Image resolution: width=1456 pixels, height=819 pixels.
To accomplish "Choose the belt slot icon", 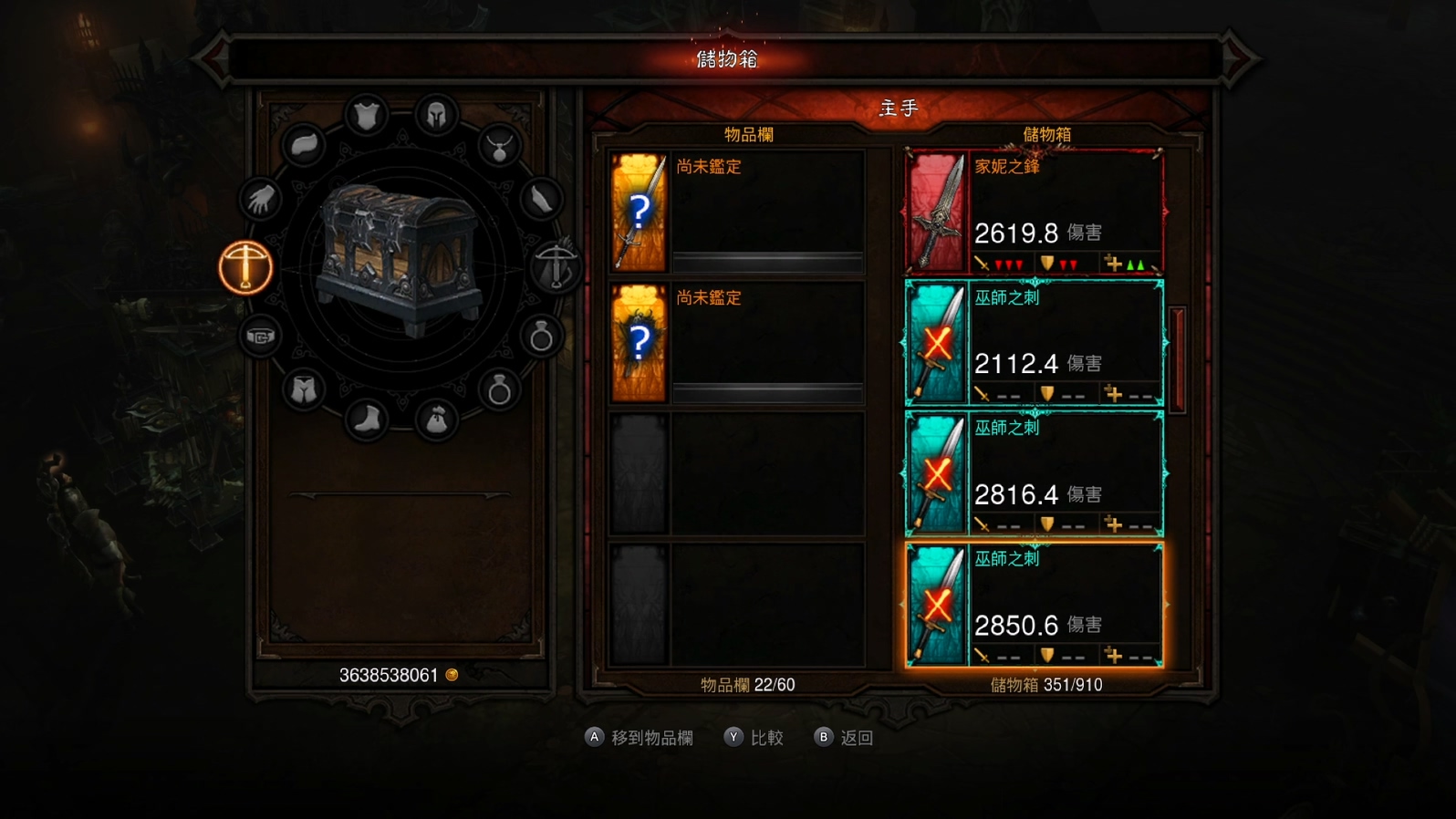I will pyautogui.click(x=261, y=337).
